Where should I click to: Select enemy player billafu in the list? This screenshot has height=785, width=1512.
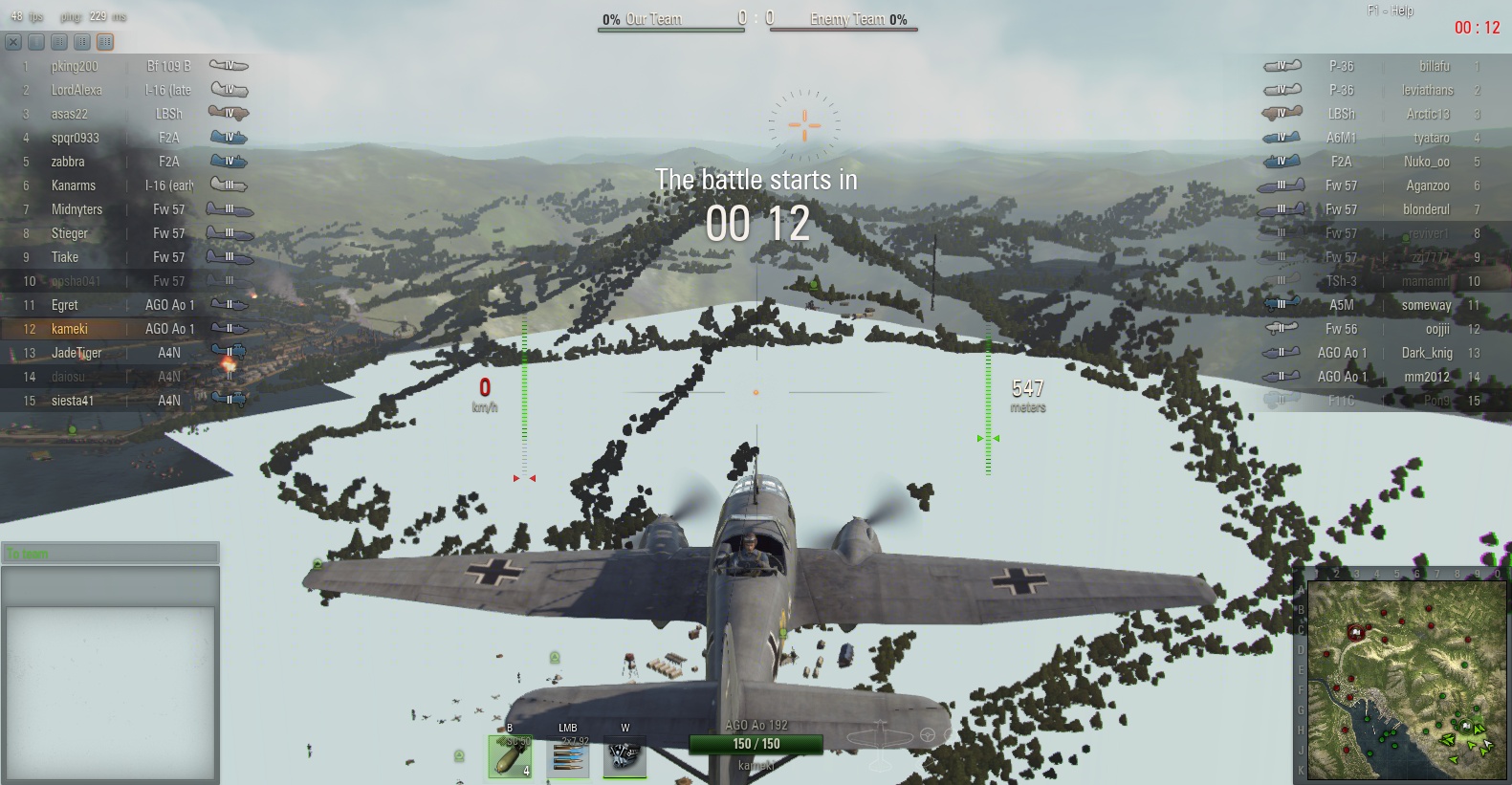click(x=1434, y=66)
